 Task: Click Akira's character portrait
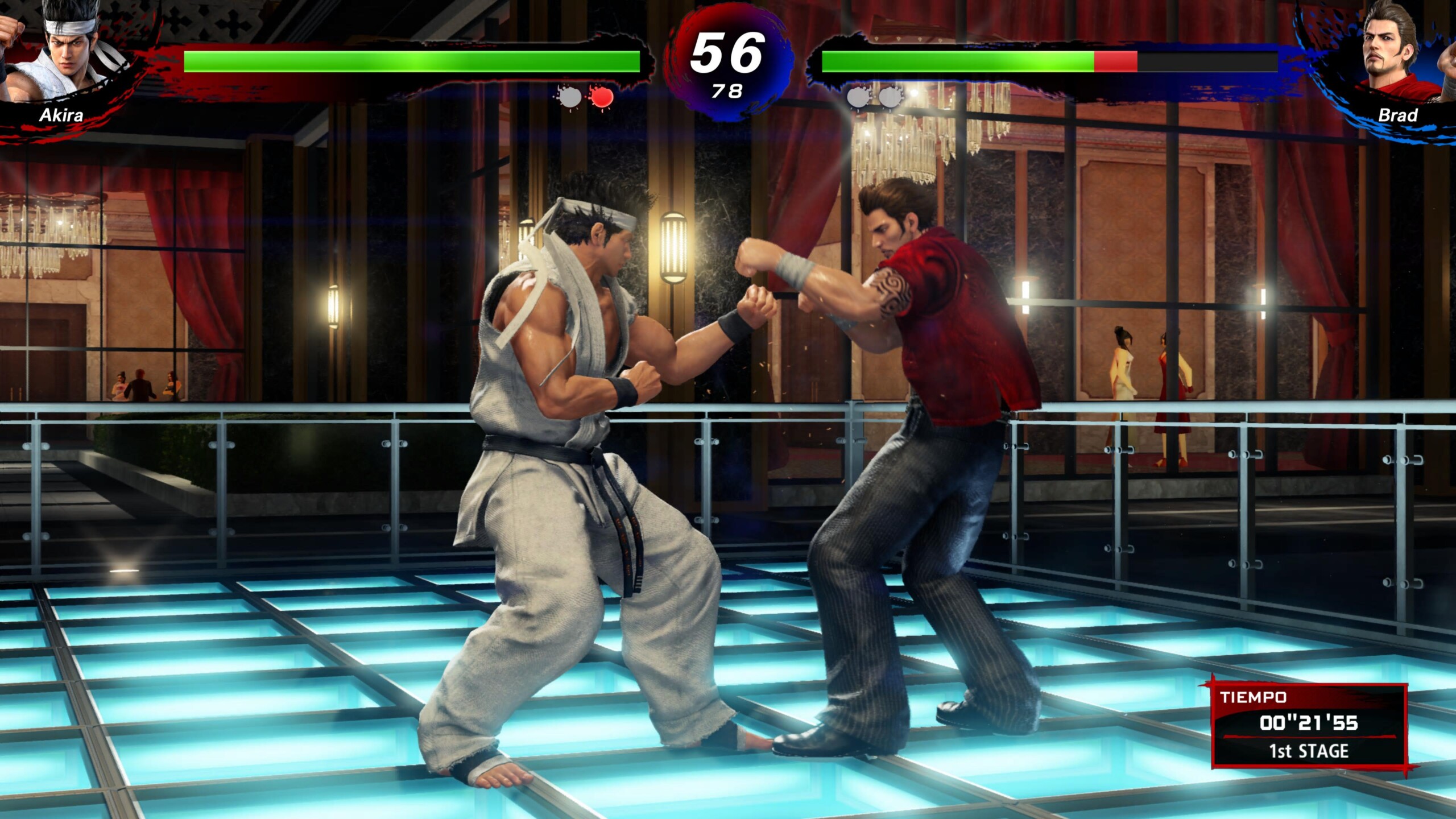pos(67,52)
